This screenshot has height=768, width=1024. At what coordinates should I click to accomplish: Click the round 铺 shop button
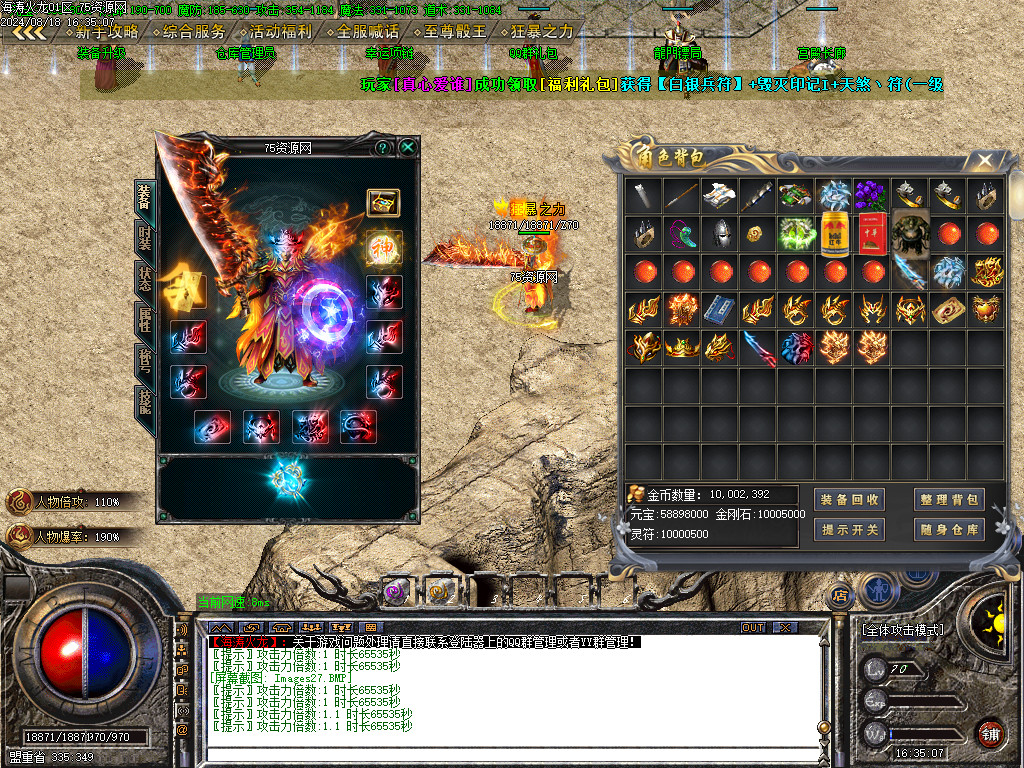click(989, 733)
